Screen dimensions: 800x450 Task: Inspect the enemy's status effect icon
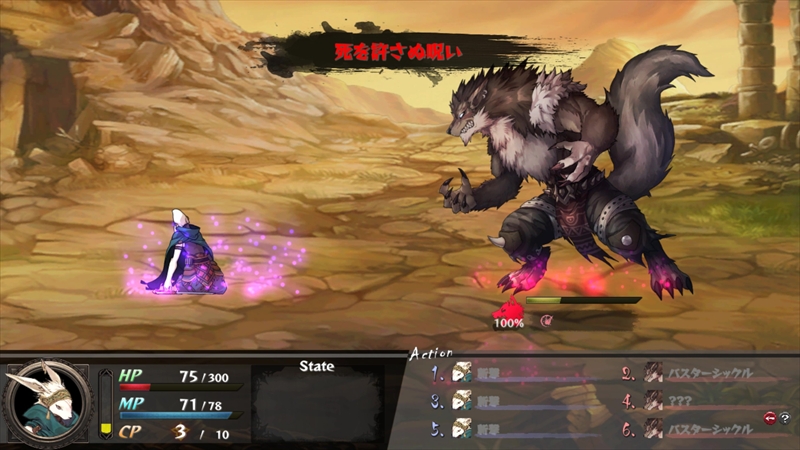(547, 322)
